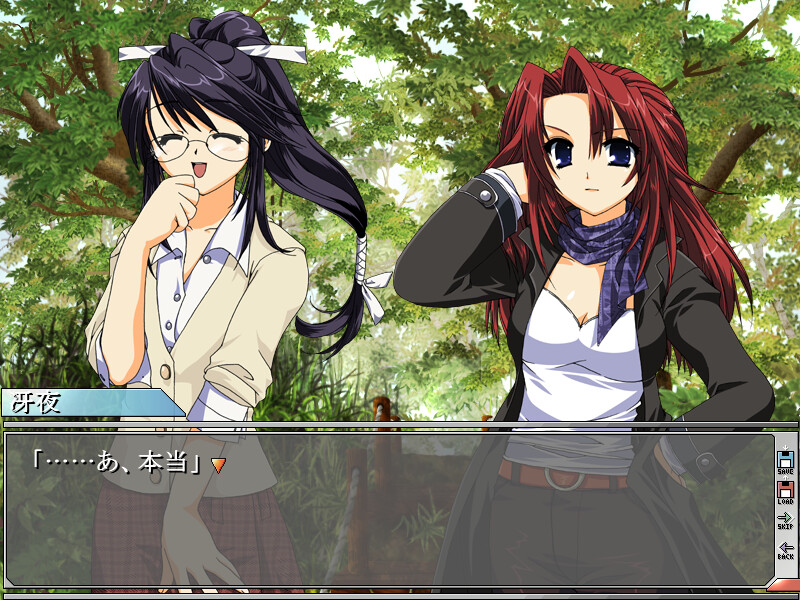The height and width of the screenshot is (600, 800).
Task: Open the Load menu via red floppy
Action: 785,492
